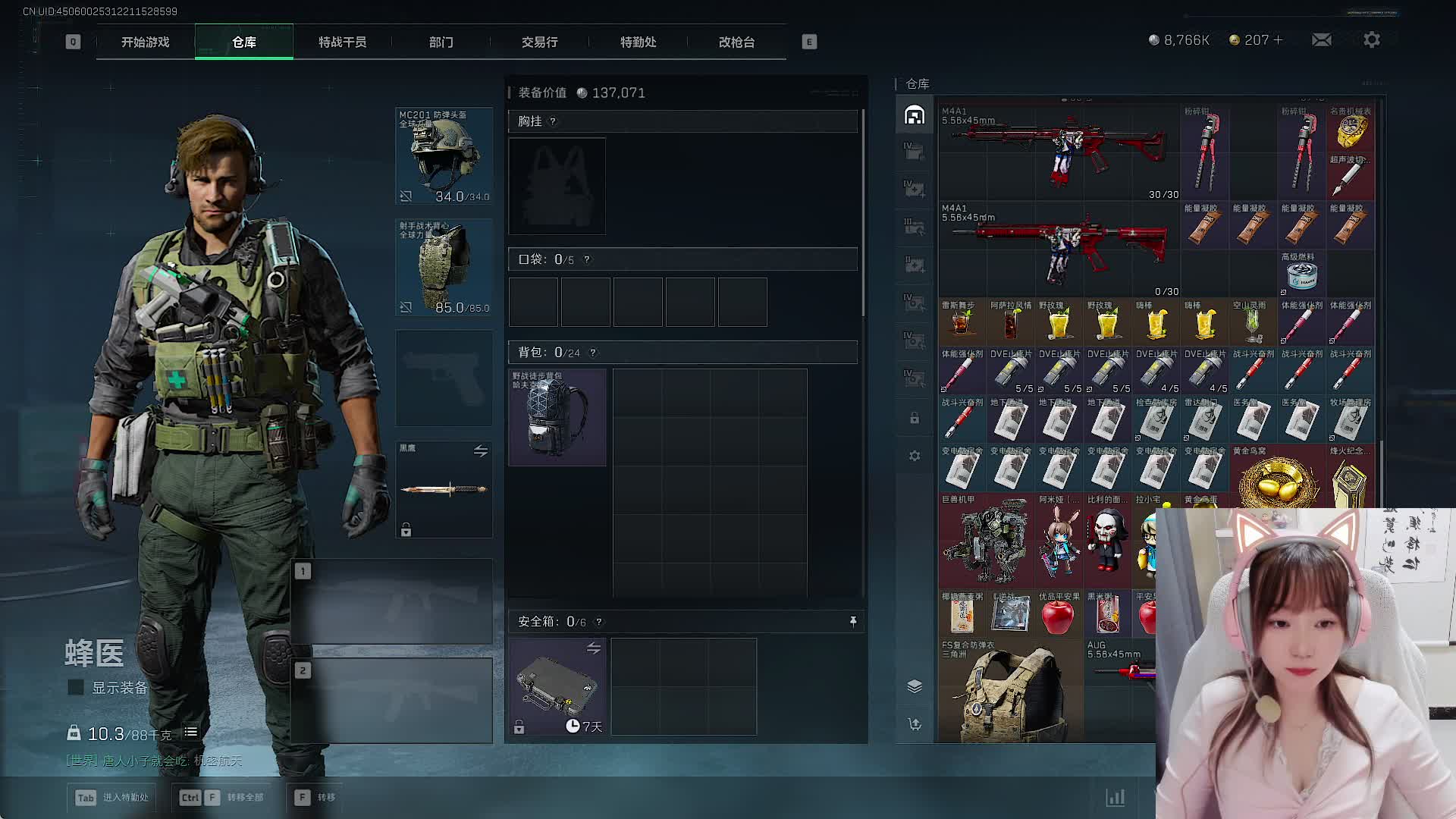Select the 射手战术背心 armor slot

444,267
